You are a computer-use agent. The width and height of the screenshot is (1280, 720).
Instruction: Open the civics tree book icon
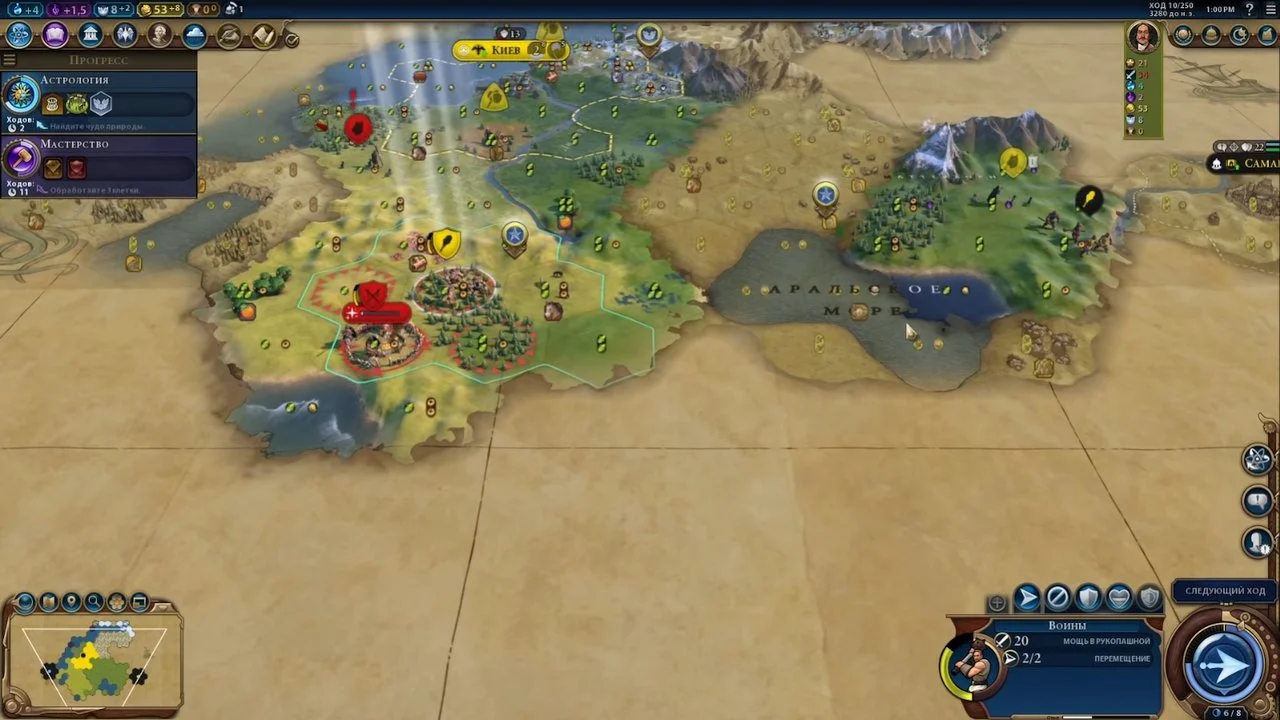point(54,35)
